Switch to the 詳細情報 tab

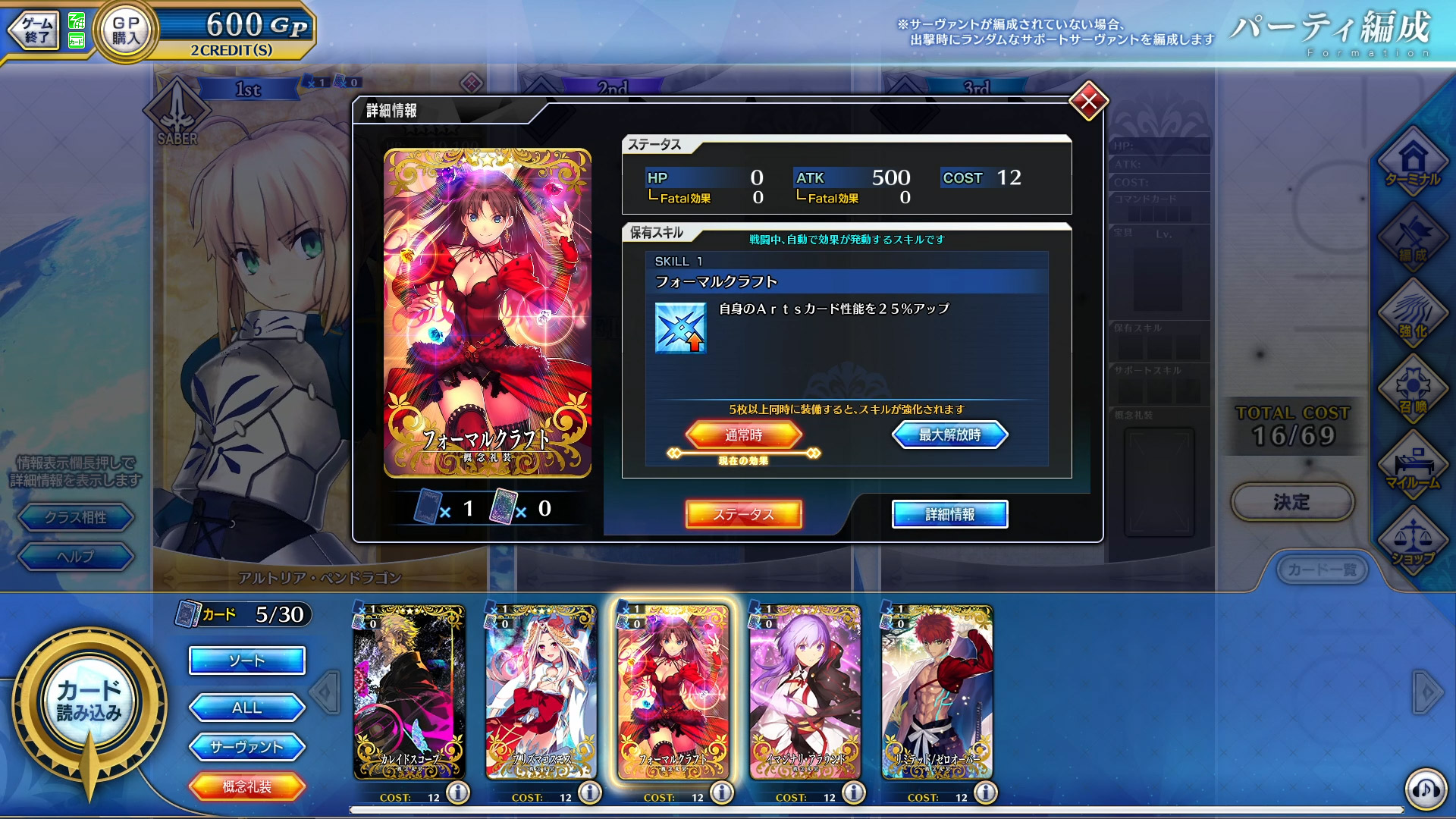950,514
